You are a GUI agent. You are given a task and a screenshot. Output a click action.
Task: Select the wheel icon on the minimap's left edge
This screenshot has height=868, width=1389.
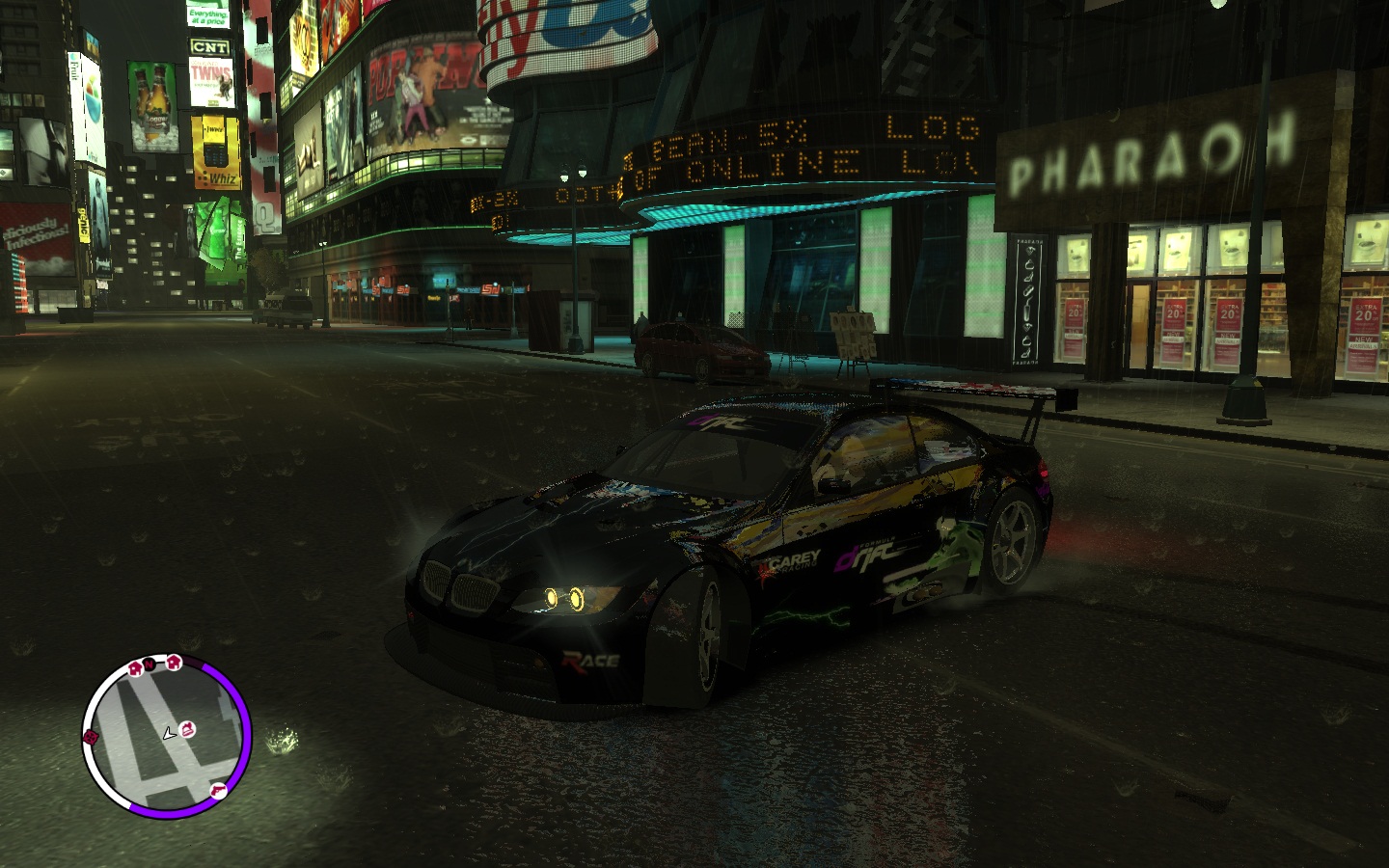click(x=91, y=736)
